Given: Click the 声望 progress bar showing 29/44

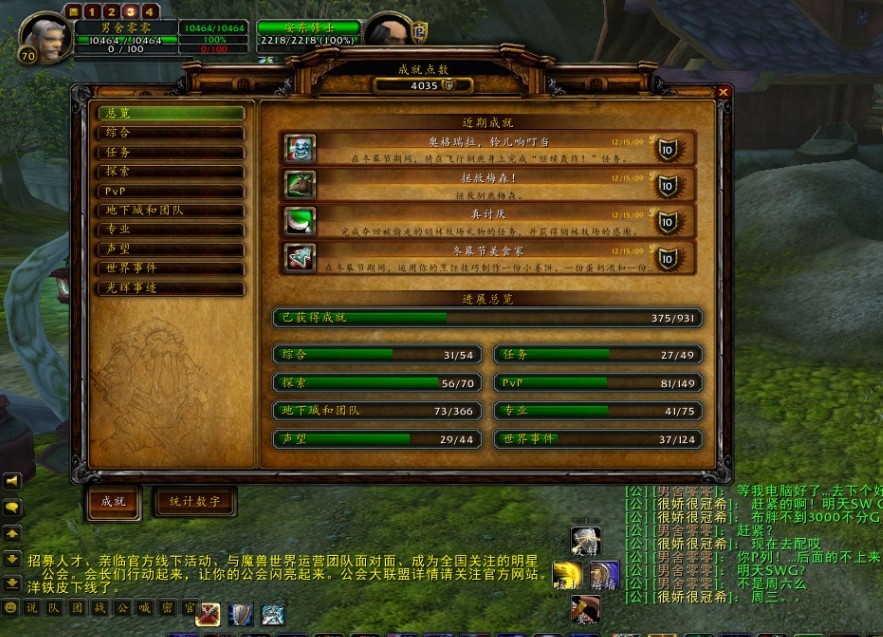Looking at the screenshot, I should click(x=377, y=439).
